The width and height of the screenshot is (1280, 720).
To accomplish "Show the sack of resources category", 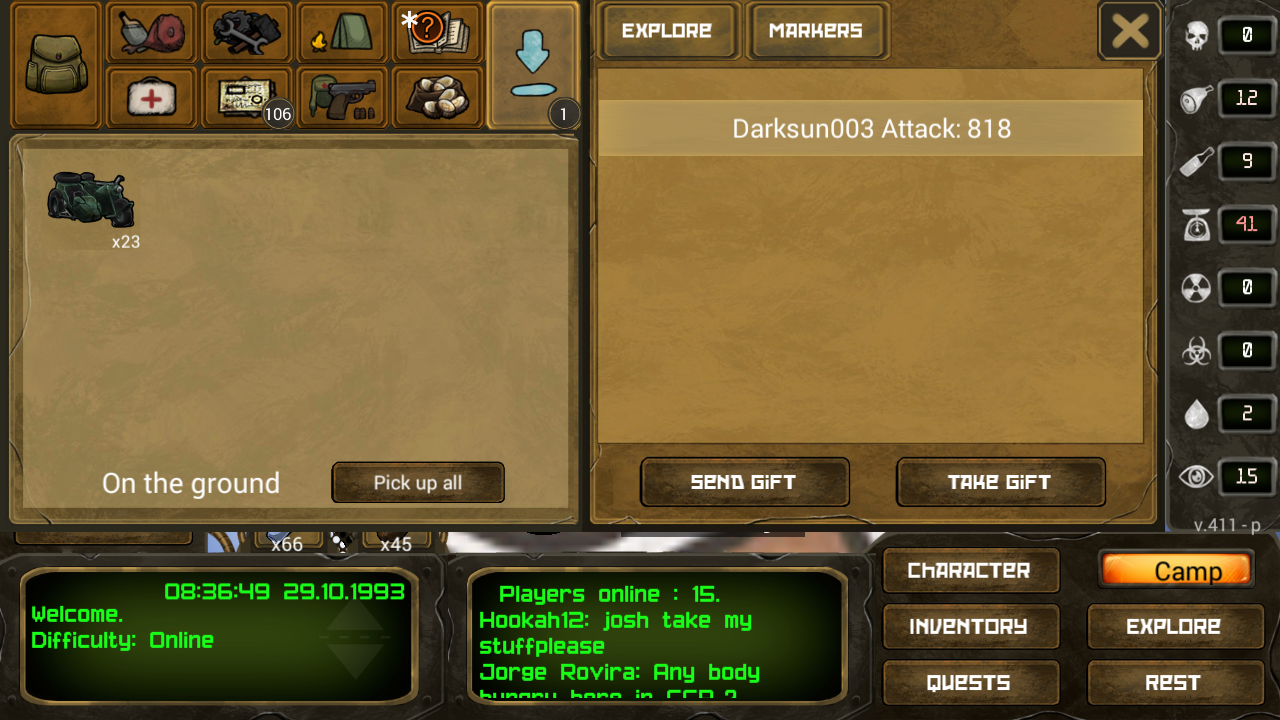I will (436, 97).
